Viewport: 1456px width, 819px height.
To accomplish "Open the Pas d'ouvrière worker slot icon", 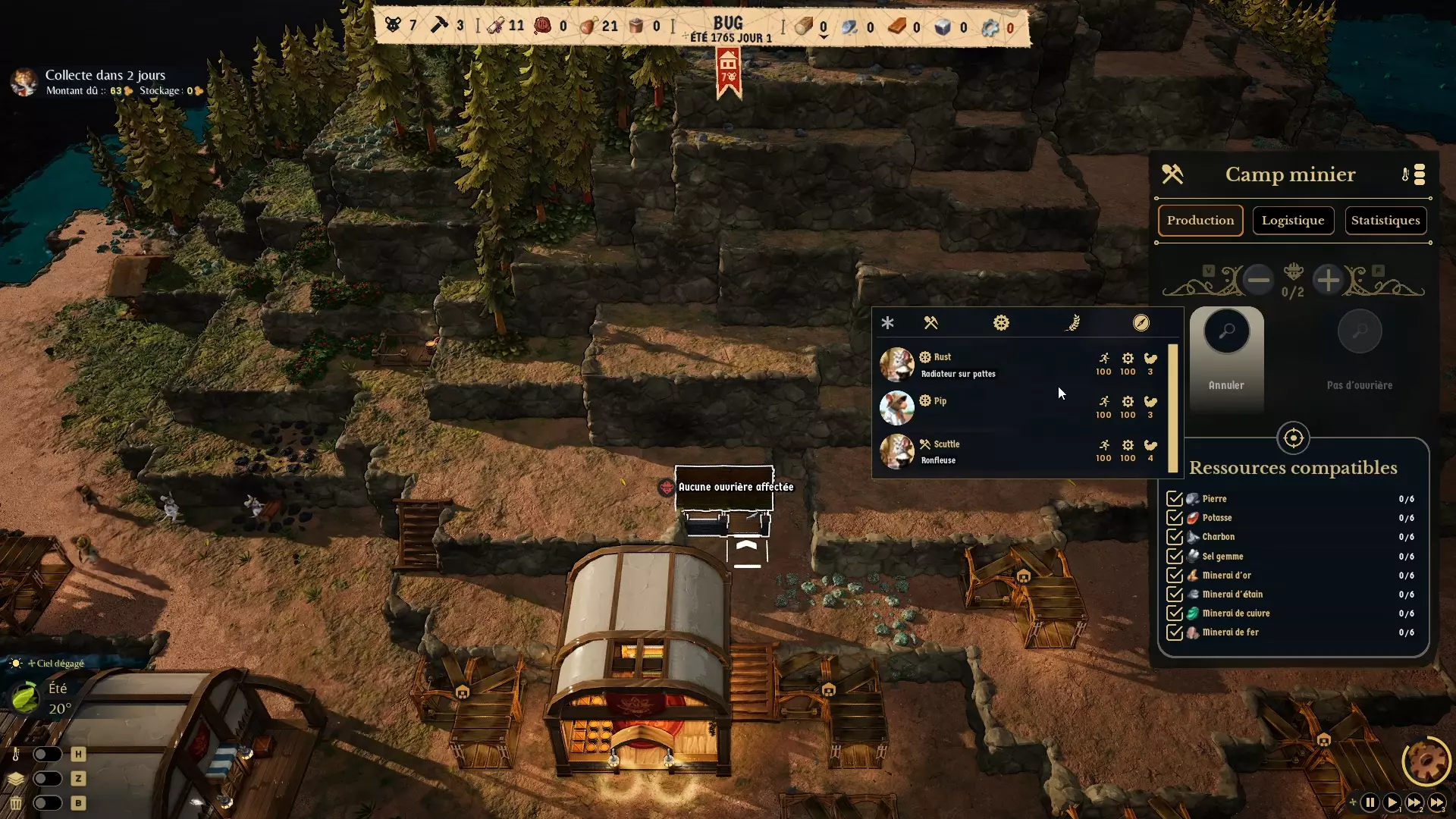I will point(1358,331).
